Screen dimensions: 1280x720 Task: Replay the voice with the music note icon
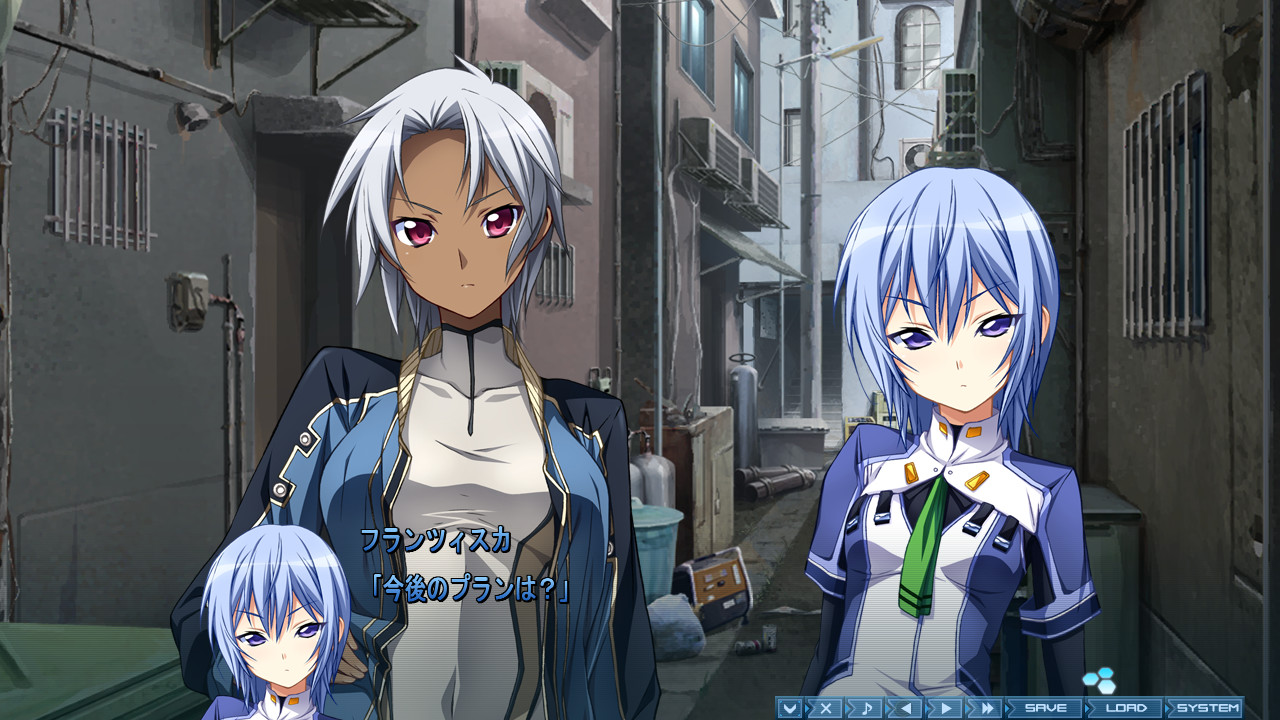point(867,707)
